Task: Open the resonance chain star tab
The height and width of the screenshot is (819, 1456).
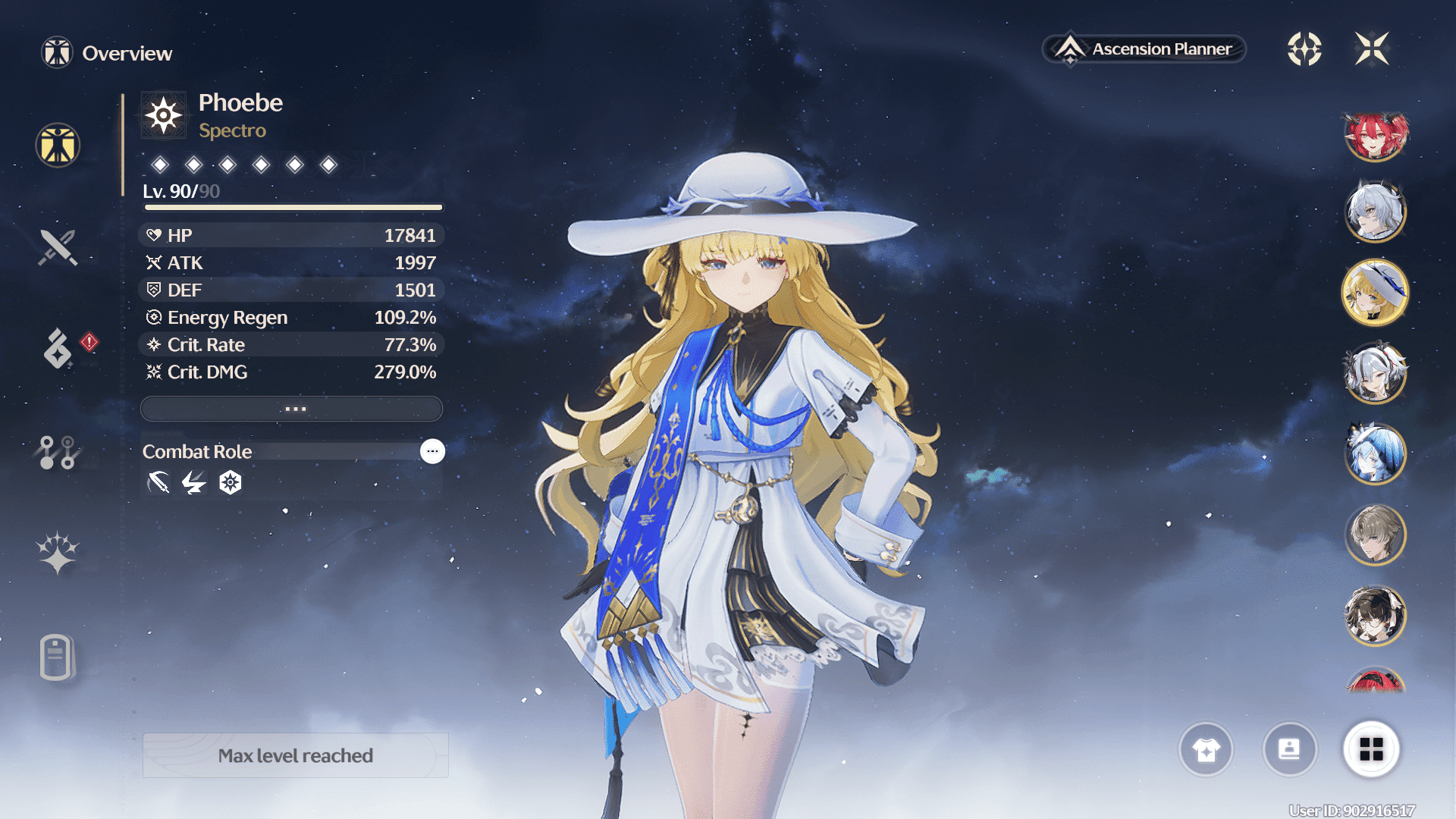Action: tap(58, 552)
